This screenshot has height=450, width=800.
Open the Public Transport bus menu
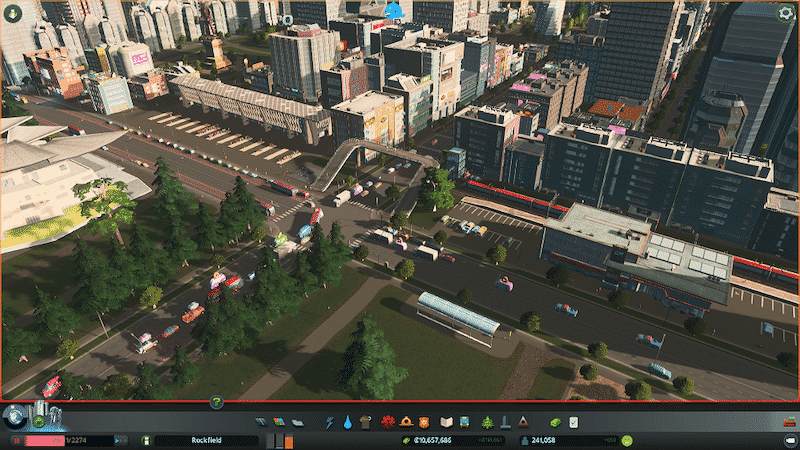click(x=463, y=423)
